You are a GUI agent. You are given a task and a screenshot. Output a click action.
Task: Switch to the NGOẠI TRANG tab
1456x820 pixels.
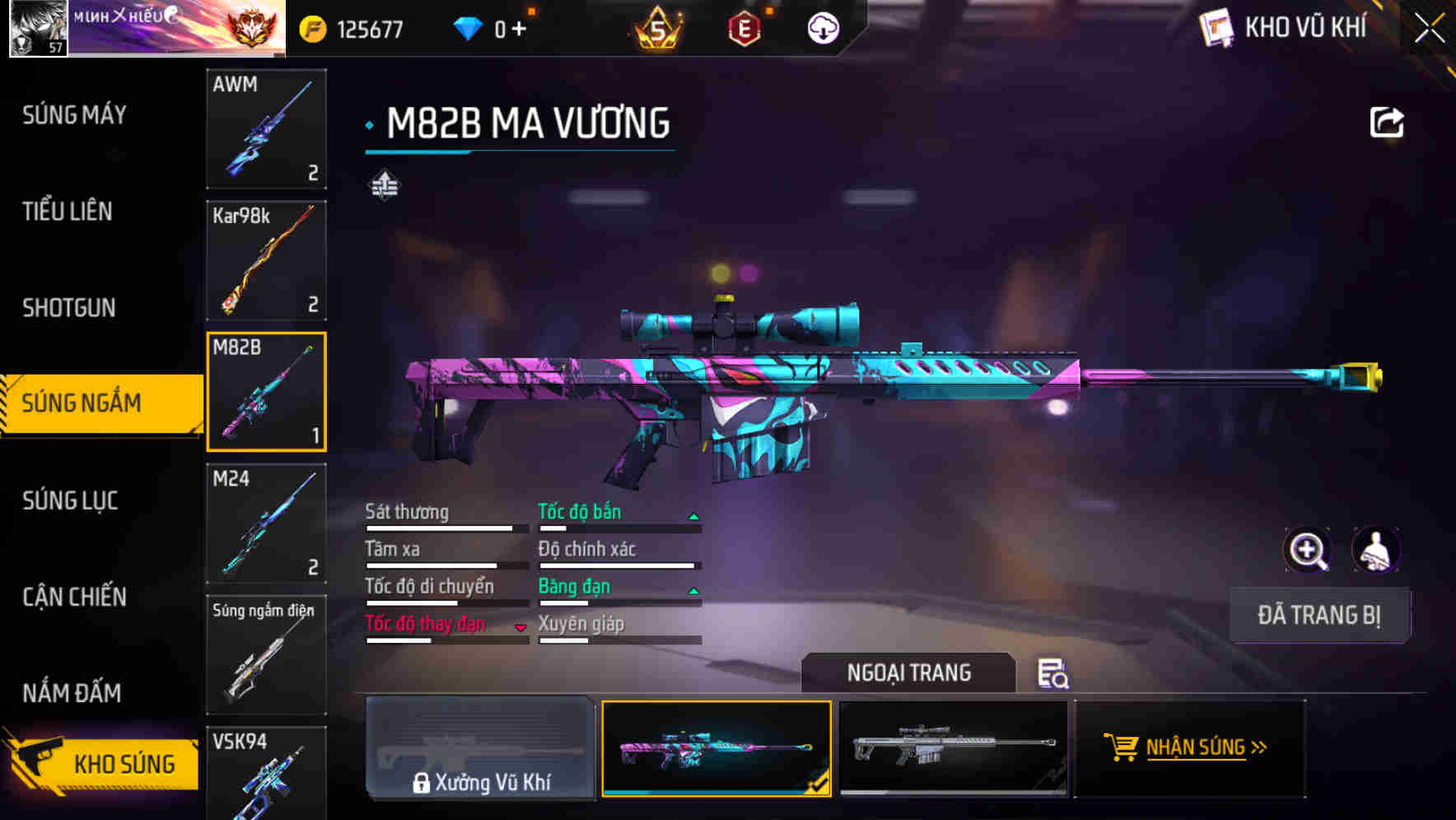click(x=909, y=673)
